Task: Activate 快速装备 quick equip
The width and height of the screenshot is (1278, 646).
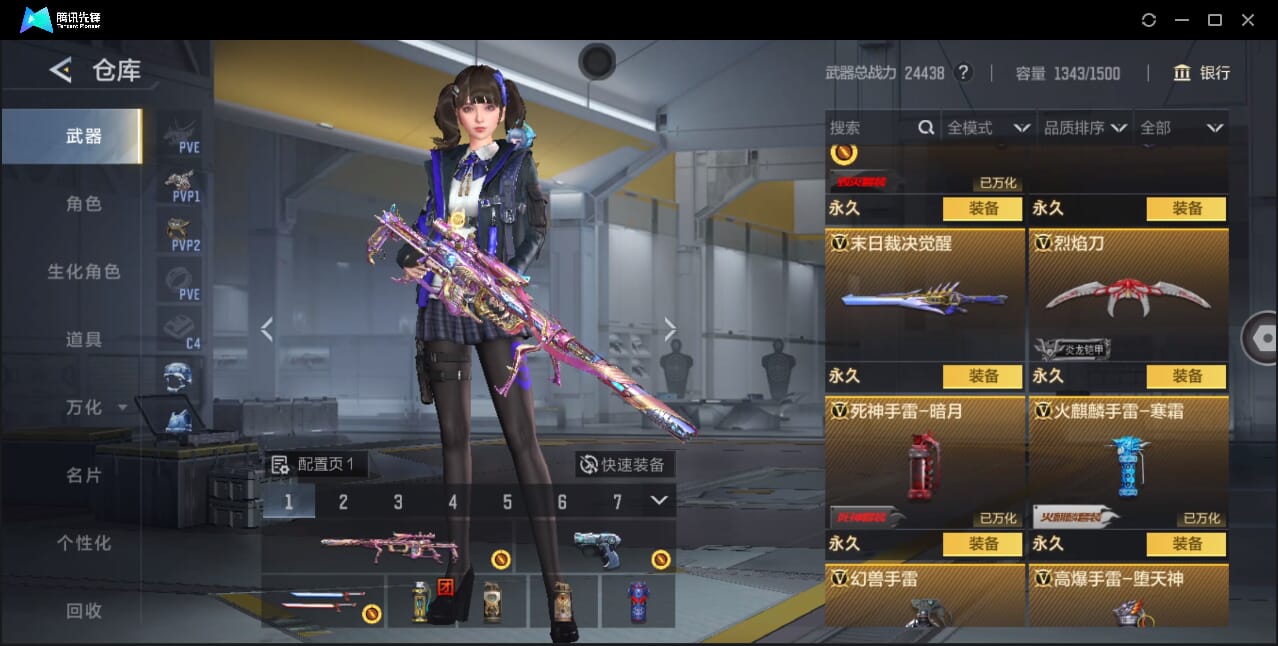Action: click(624, 464)
